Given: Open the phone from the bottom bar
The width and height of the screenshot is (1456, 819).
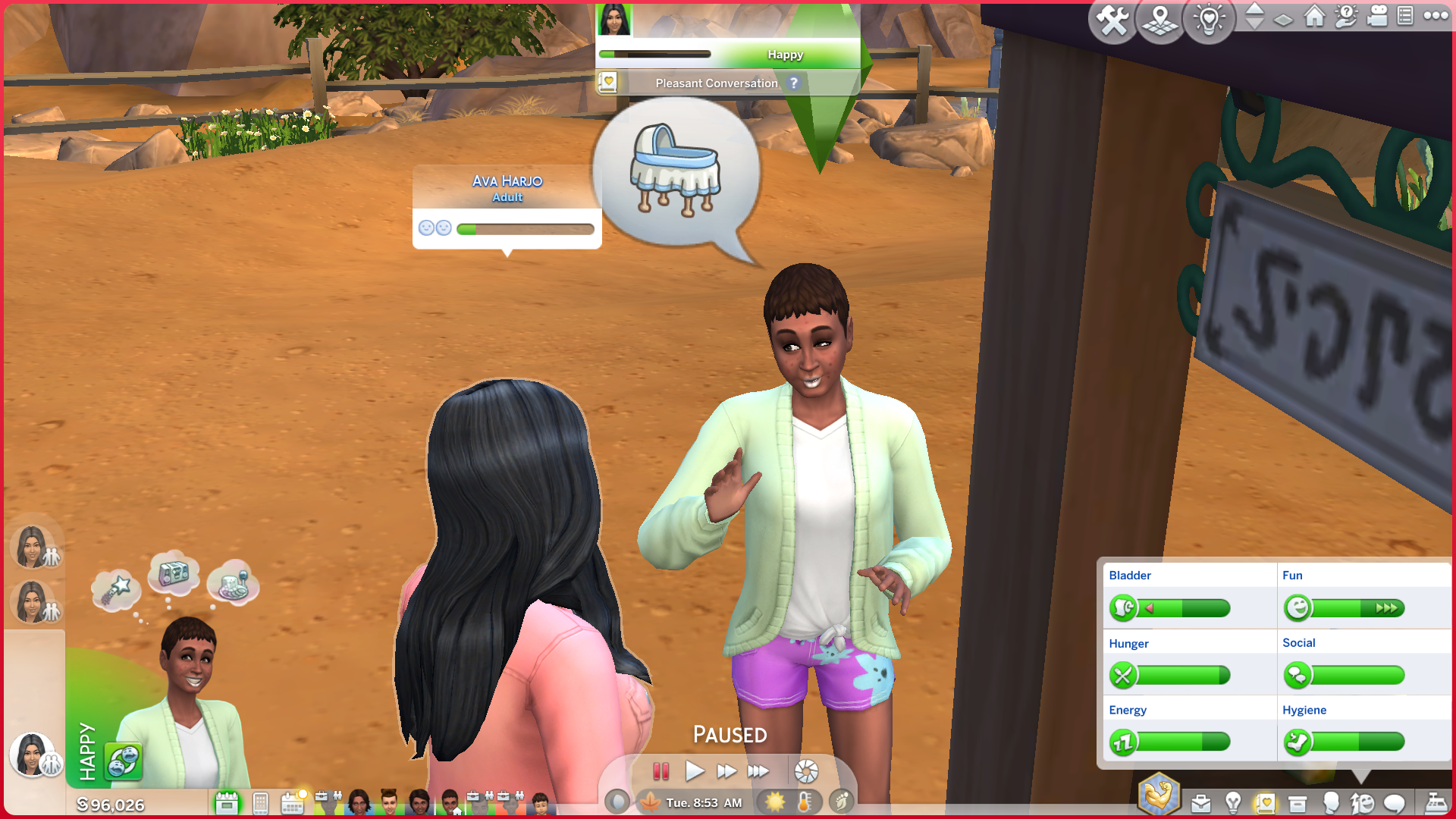Looking at the screenshot, I should (x=260, y=803).
